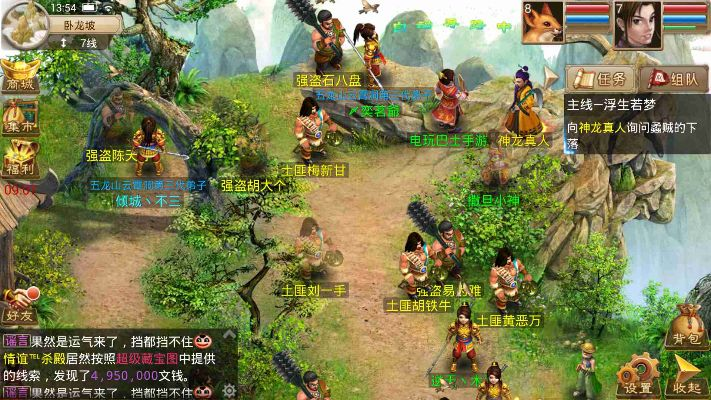The width and height of the screenshot is (711, 400).
Task: Switch to the 任务 quest tab
Action: point(597,78)
